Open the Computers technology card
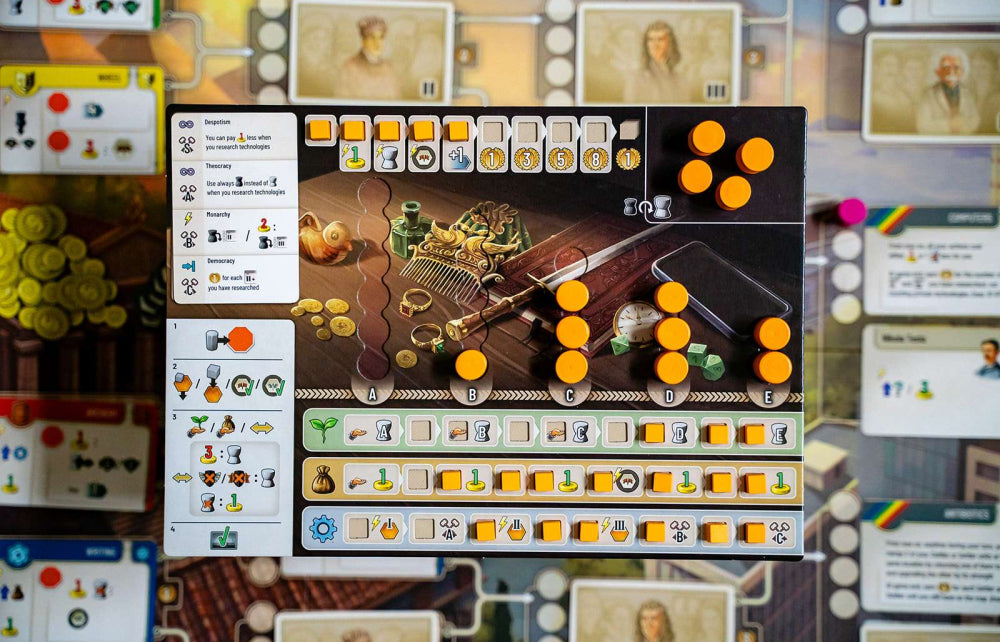 tap(931, 261)
